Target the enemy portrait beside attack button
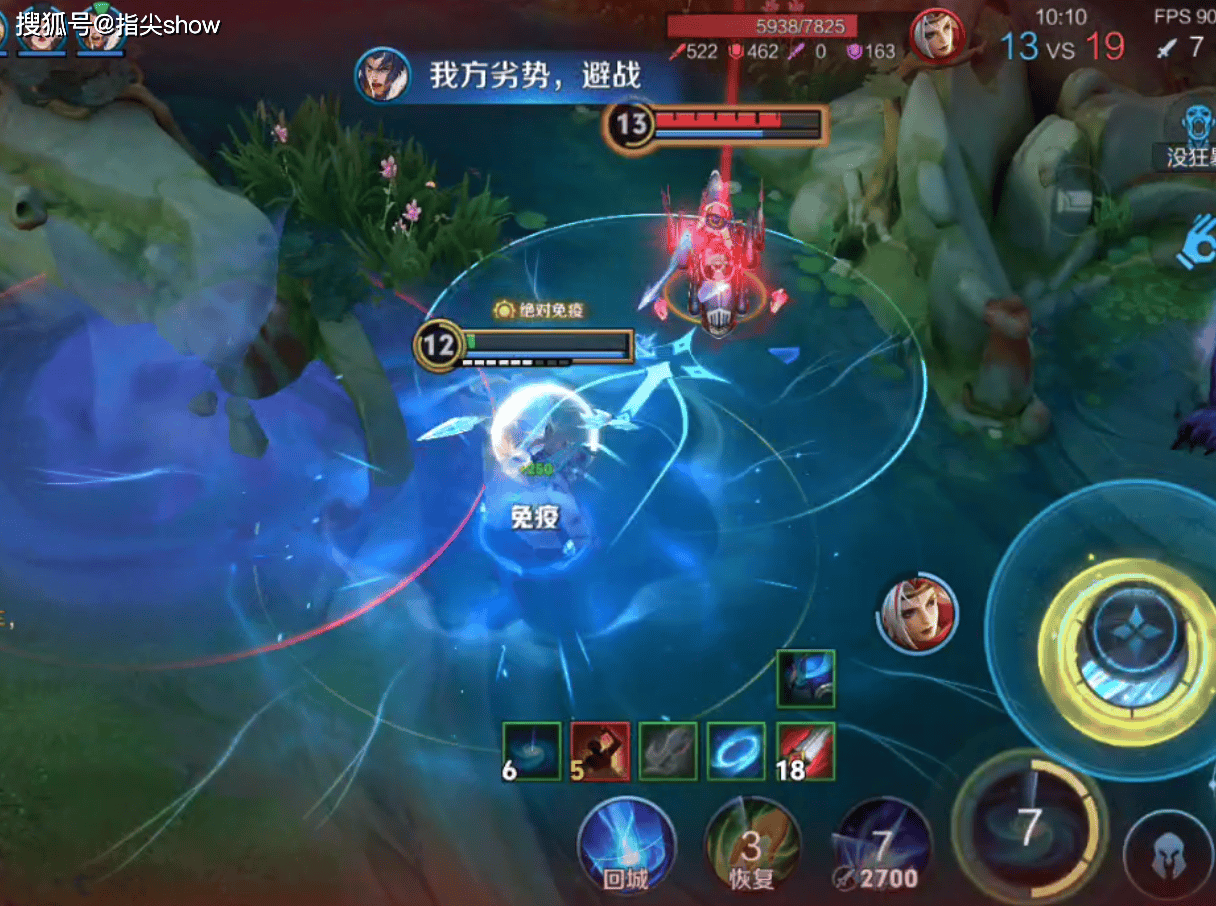 coord(918,613)
